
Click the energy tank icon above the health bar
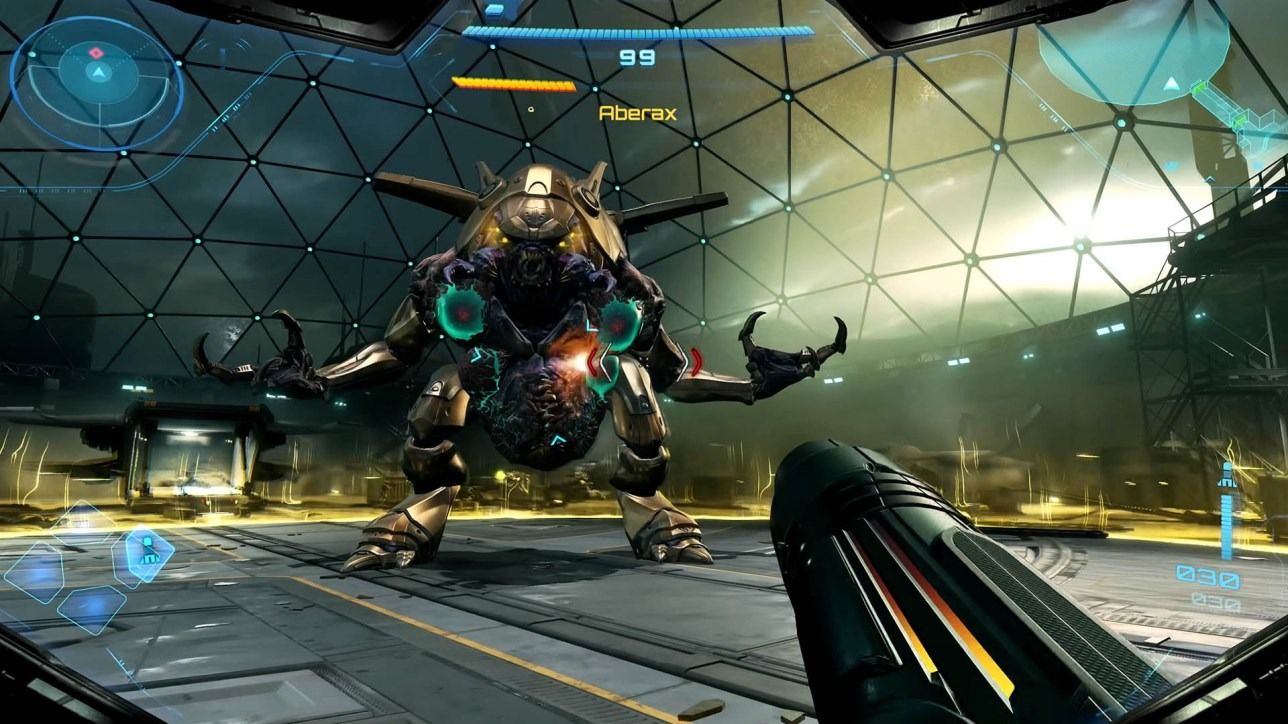coord(497,13)
